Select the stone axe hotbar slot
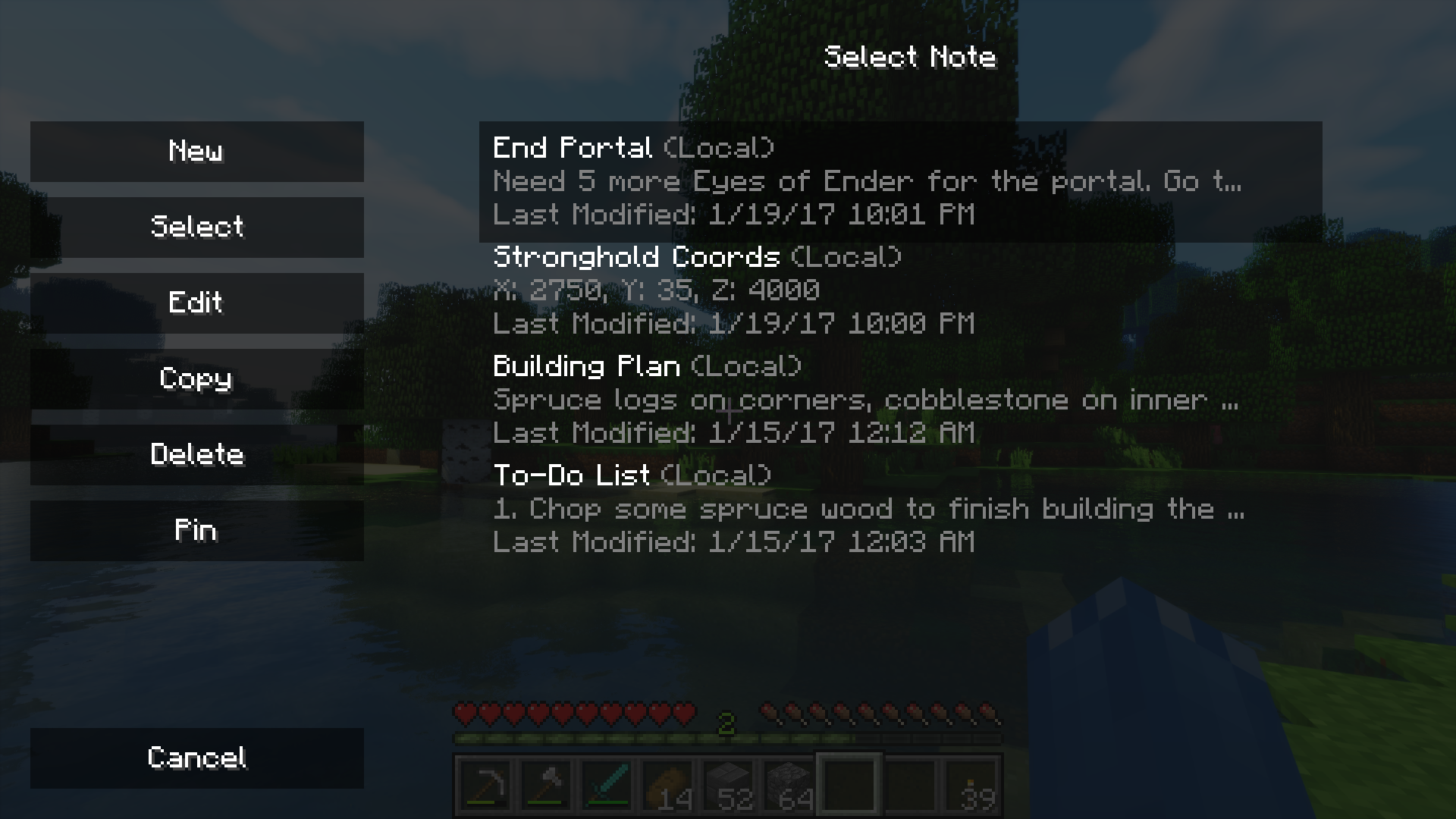Viewport: 1456px width, 819px height. coord(545,783)
